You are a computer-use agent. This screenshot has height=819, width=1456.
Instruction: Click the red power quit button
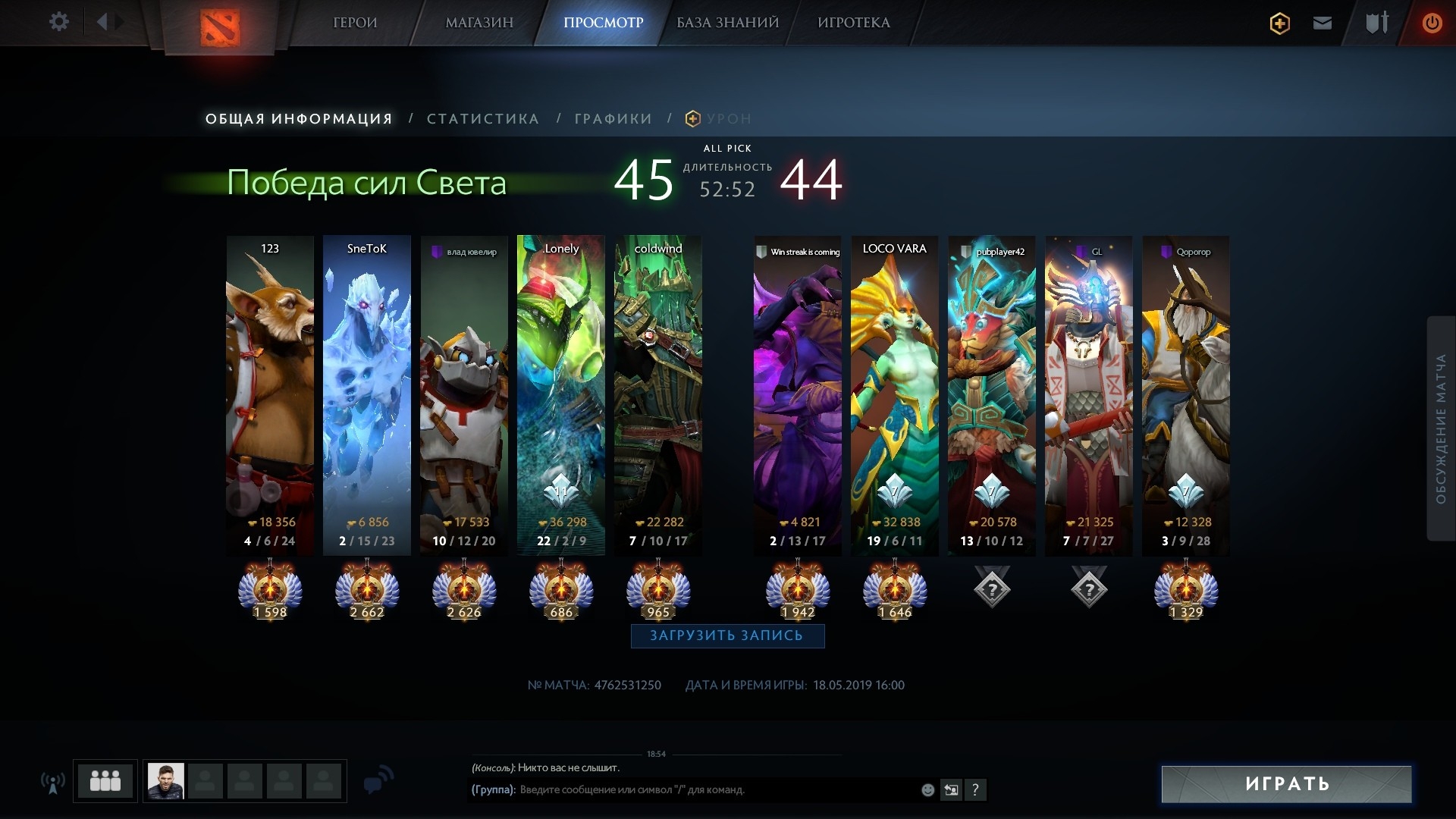[1432, 24]
